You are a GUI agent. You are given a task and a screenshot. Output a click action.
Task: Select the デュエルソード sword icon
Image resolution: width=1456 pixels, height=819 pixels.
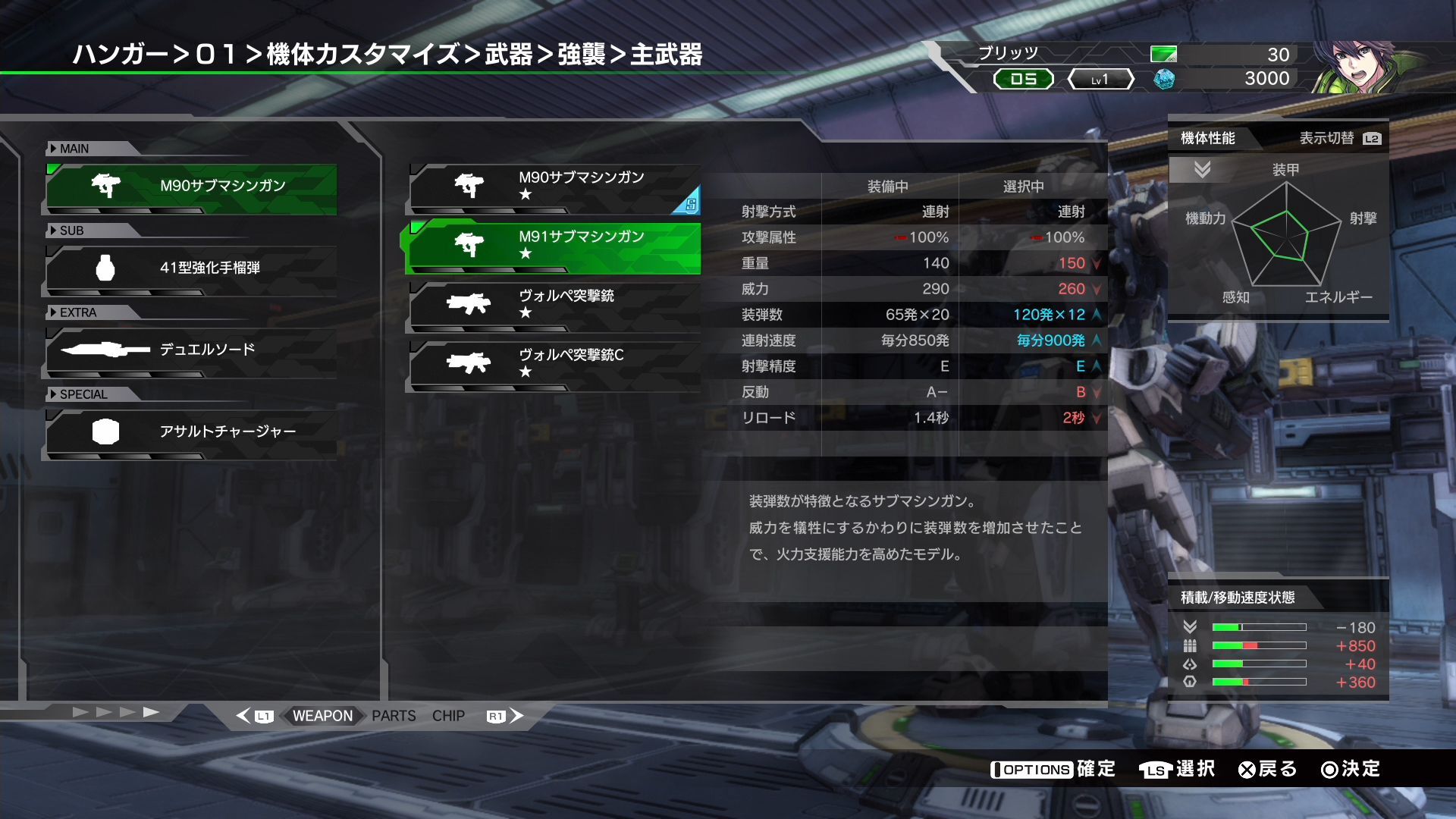[x=106, y=348]
